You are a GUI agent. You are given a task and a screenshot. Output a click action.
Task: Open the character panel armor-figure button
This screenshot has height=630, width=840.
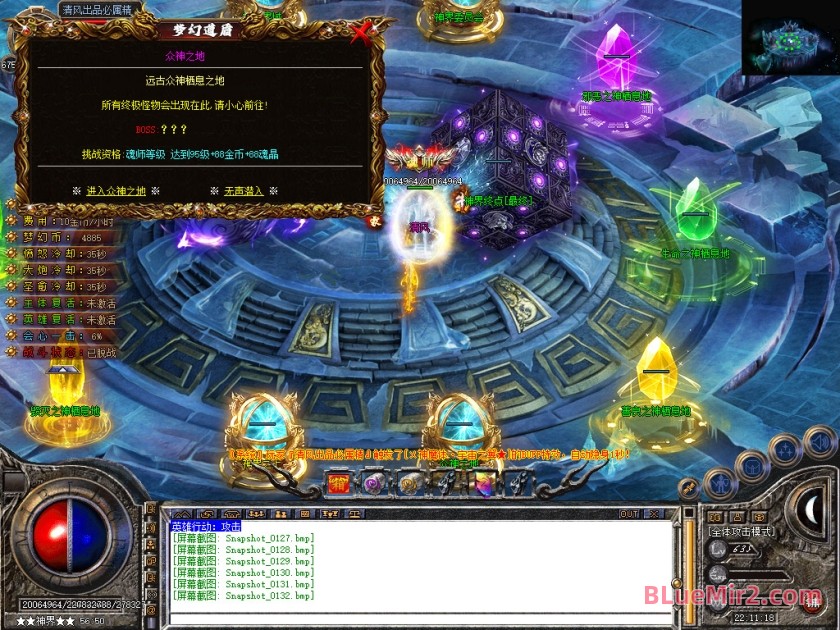[x=718, y=485]
